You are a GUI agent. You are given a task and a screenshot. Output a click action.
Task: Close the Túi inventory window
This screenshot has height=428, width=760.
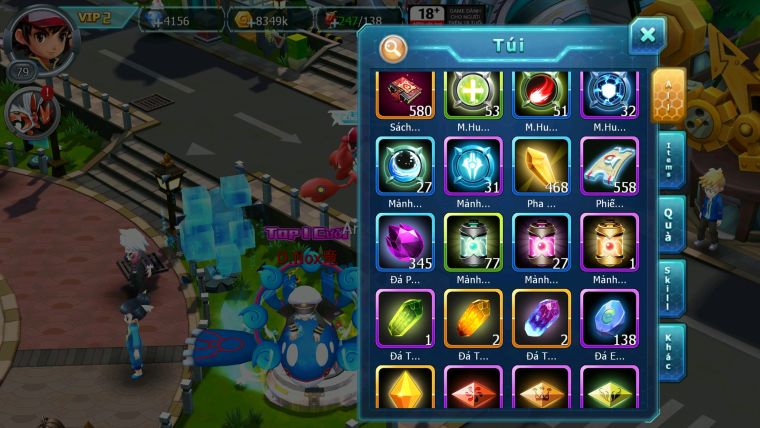(647, 35)
